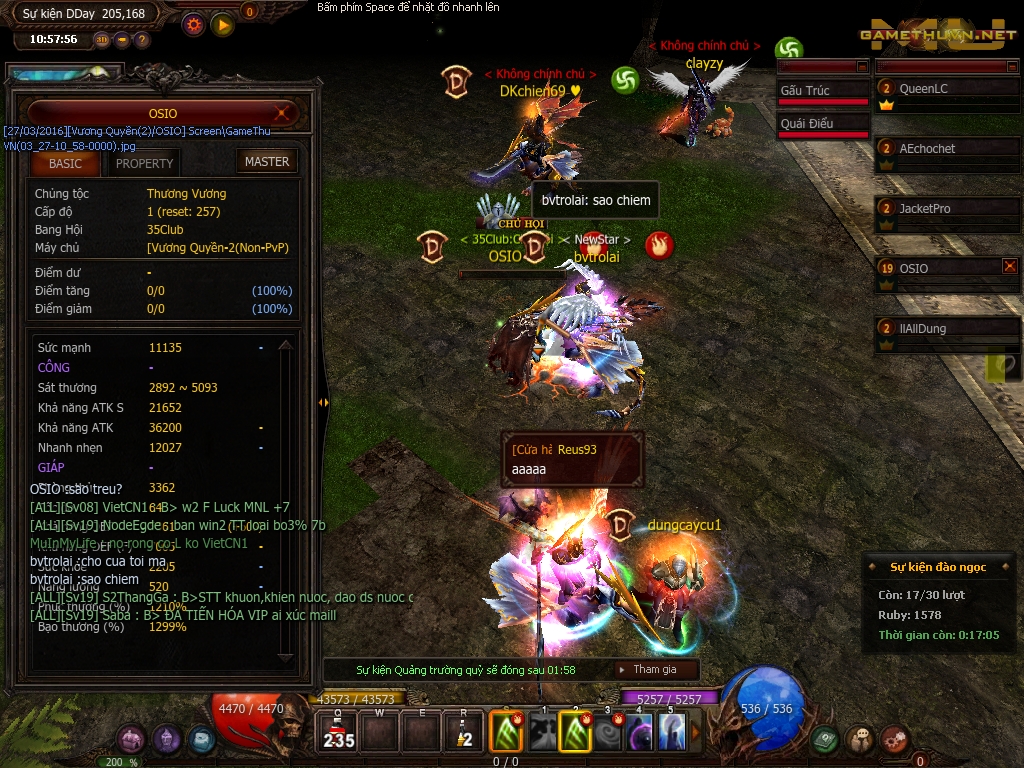
Task: Use the item in the R slot
Action: [463, 733]
